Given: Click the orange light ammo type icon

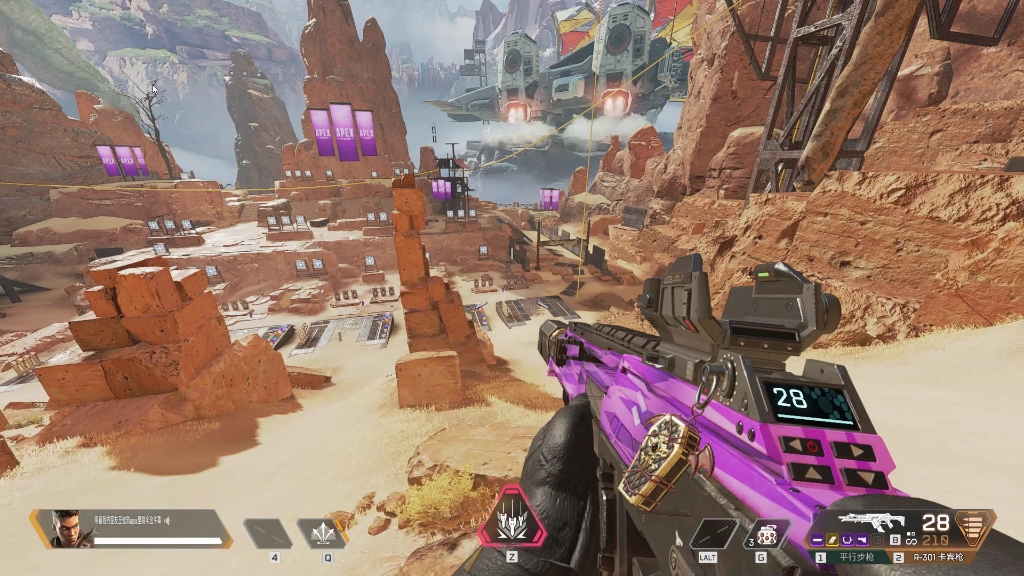Looking at the screenshot, I should (x=974, y=524).
